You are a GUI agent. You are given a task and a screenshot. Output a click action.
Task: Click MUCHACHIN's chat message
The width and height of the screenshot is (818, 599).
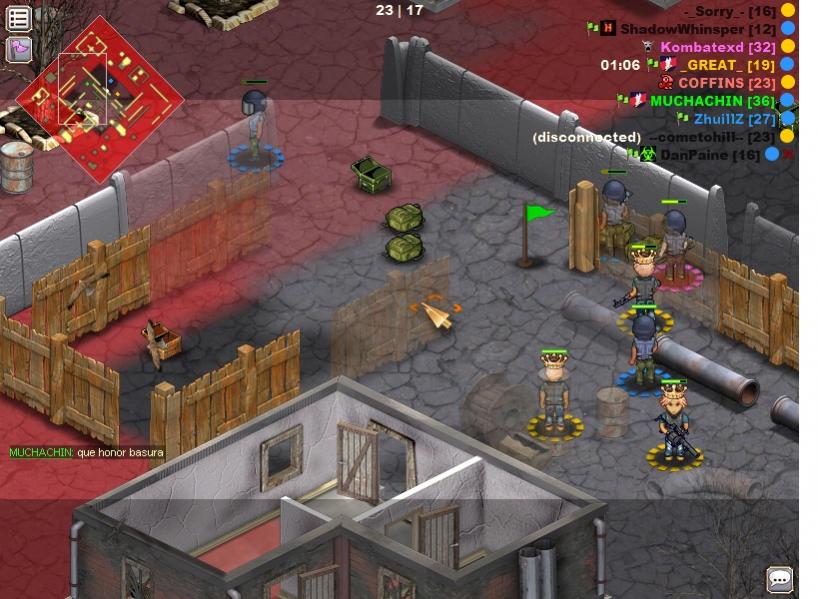click(86, 453)
